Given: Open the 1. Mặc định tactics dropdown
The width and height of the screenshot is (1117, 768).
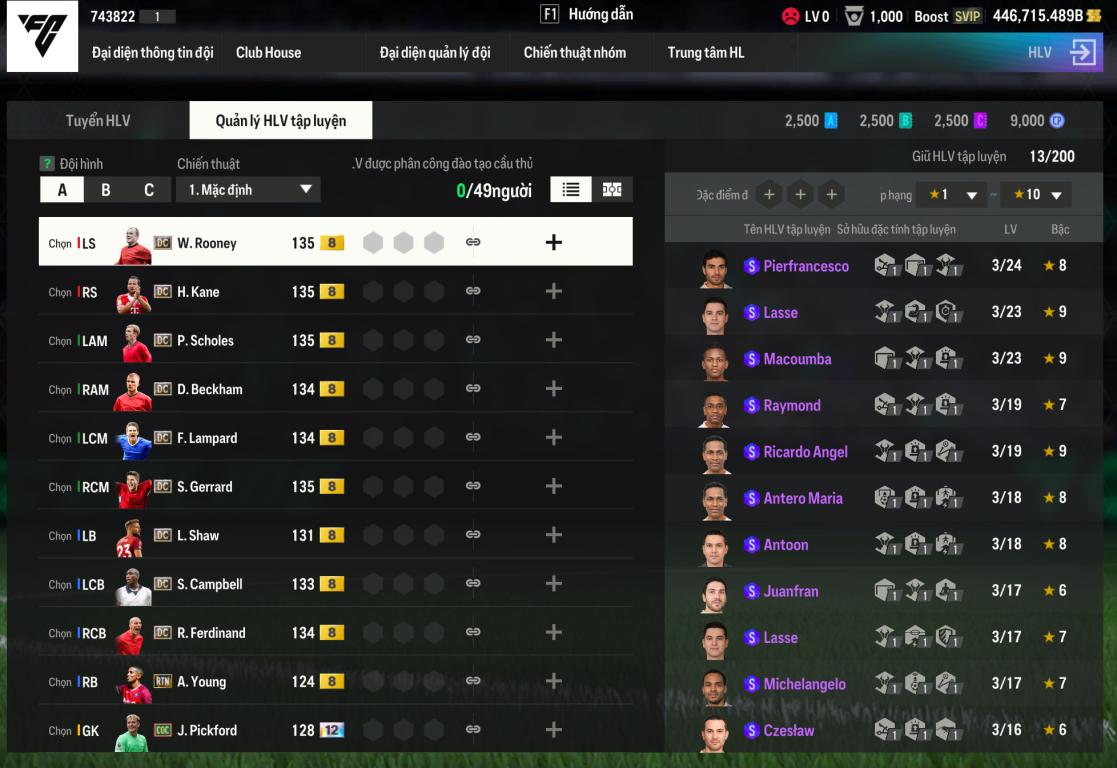Looking at the screenshot, I should [248, 190].
